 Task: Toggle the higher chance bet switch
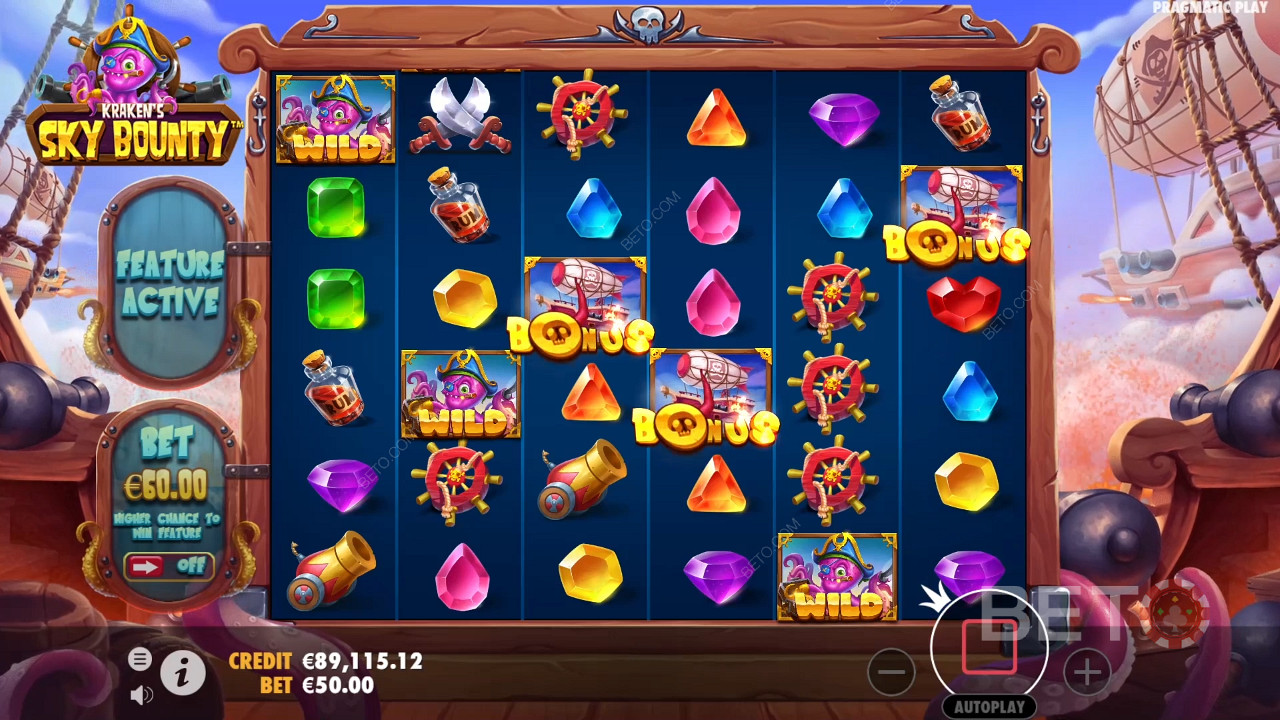(168, 566)
